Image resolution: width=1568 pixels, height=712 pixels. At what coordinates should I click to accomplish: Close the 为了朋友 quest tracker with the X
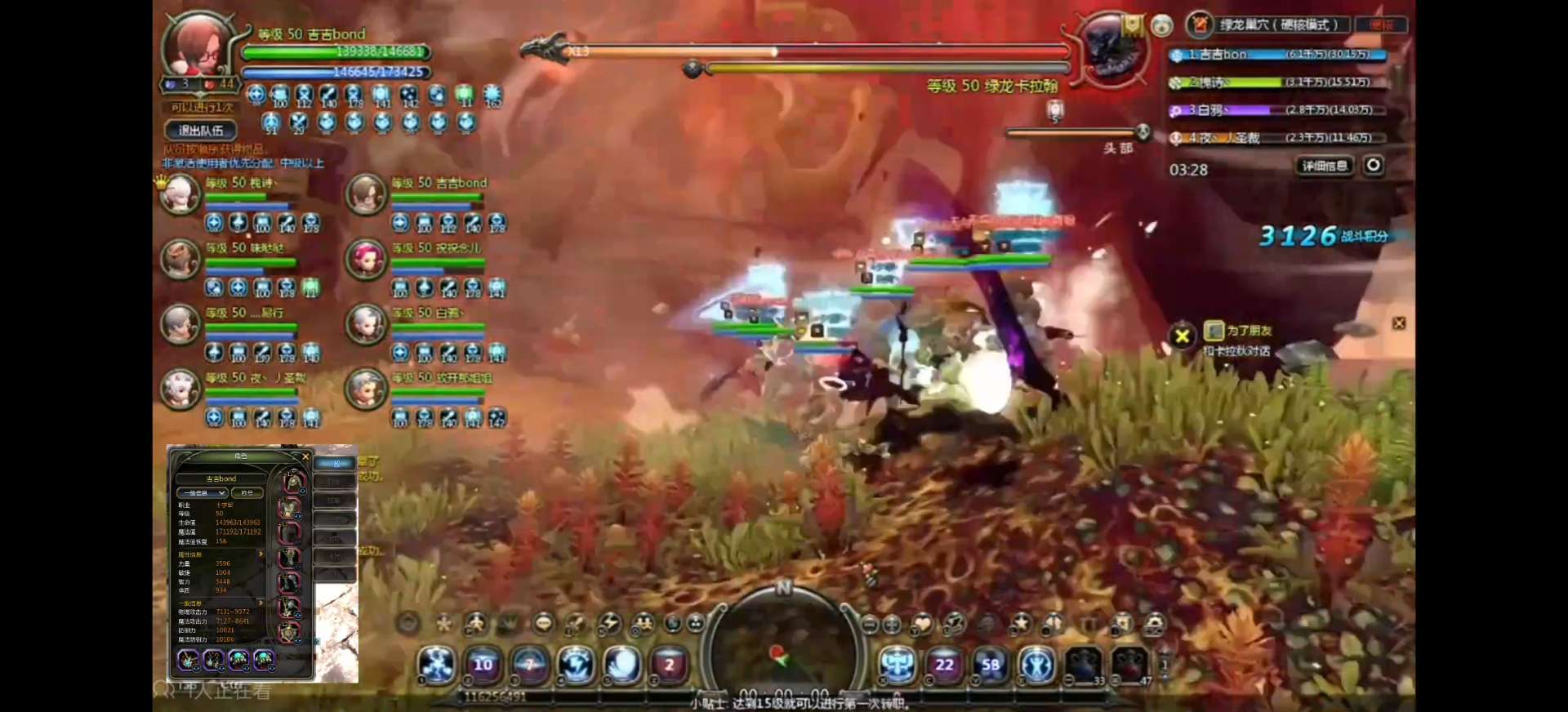pyautogui.click(x=1182, y=336)
